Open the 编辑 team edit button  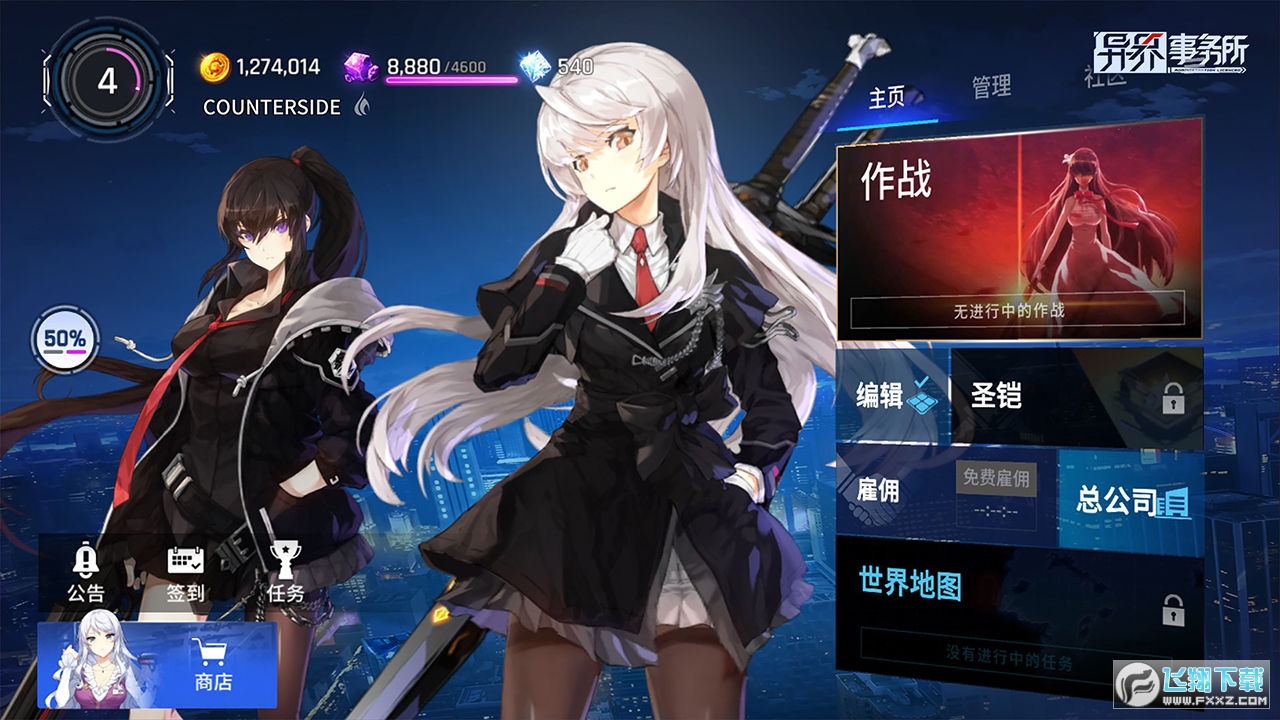892,395
